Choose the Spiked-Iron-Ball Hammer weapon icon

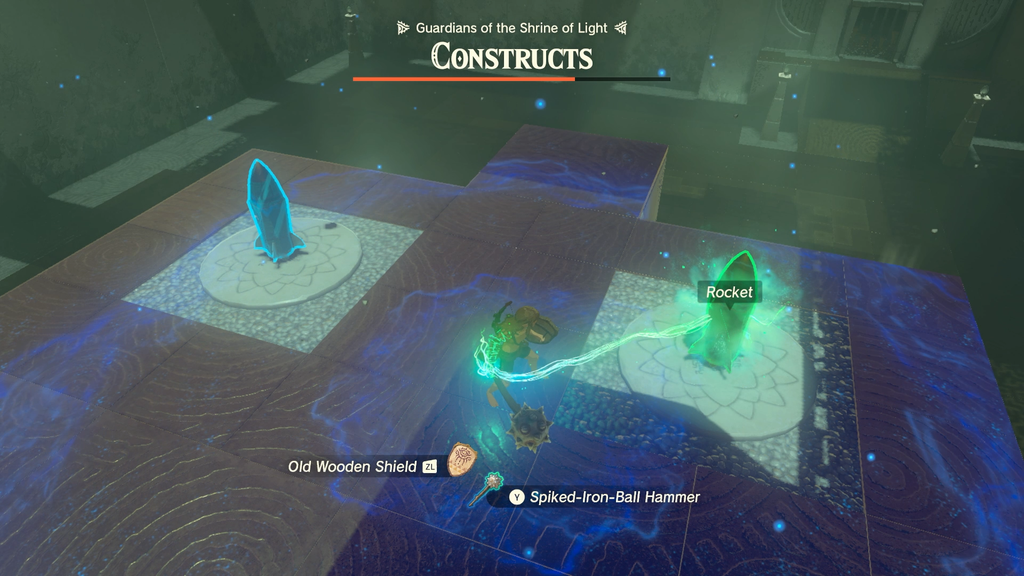492,488
